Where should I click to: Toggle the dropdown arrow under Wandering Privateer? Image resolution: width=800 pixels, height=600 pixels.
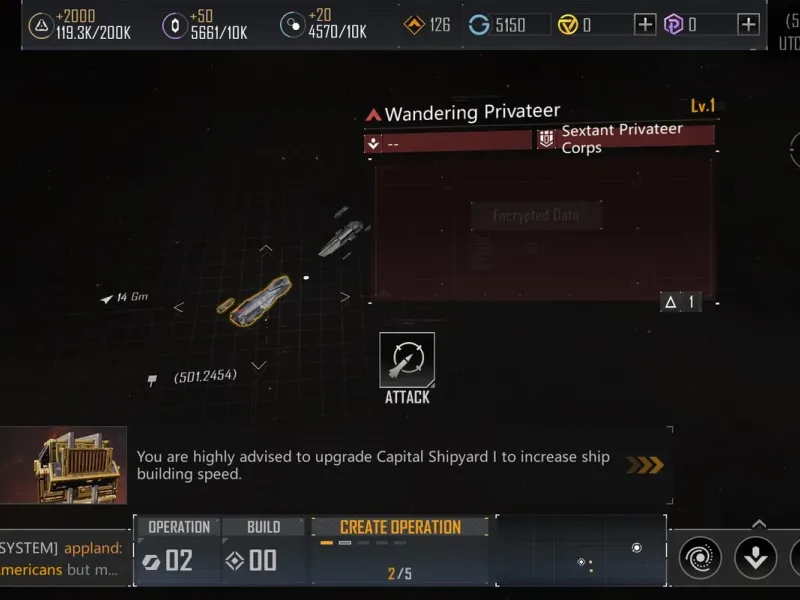(x=373, y=143)
